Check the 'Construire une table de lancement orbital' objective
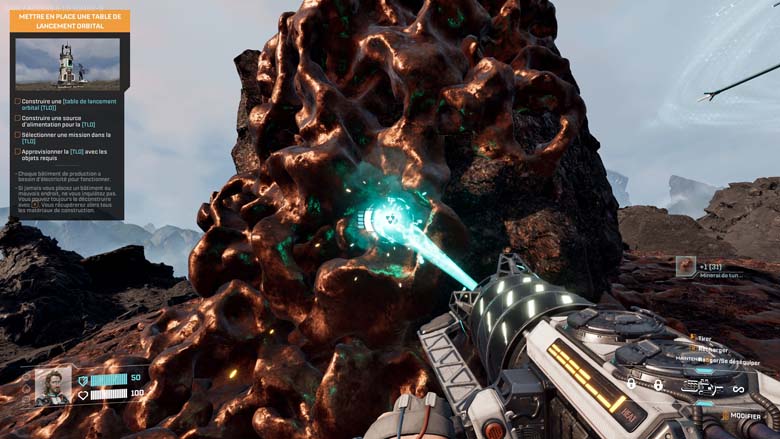Screen dimensions: 780x439 [18, 102]
